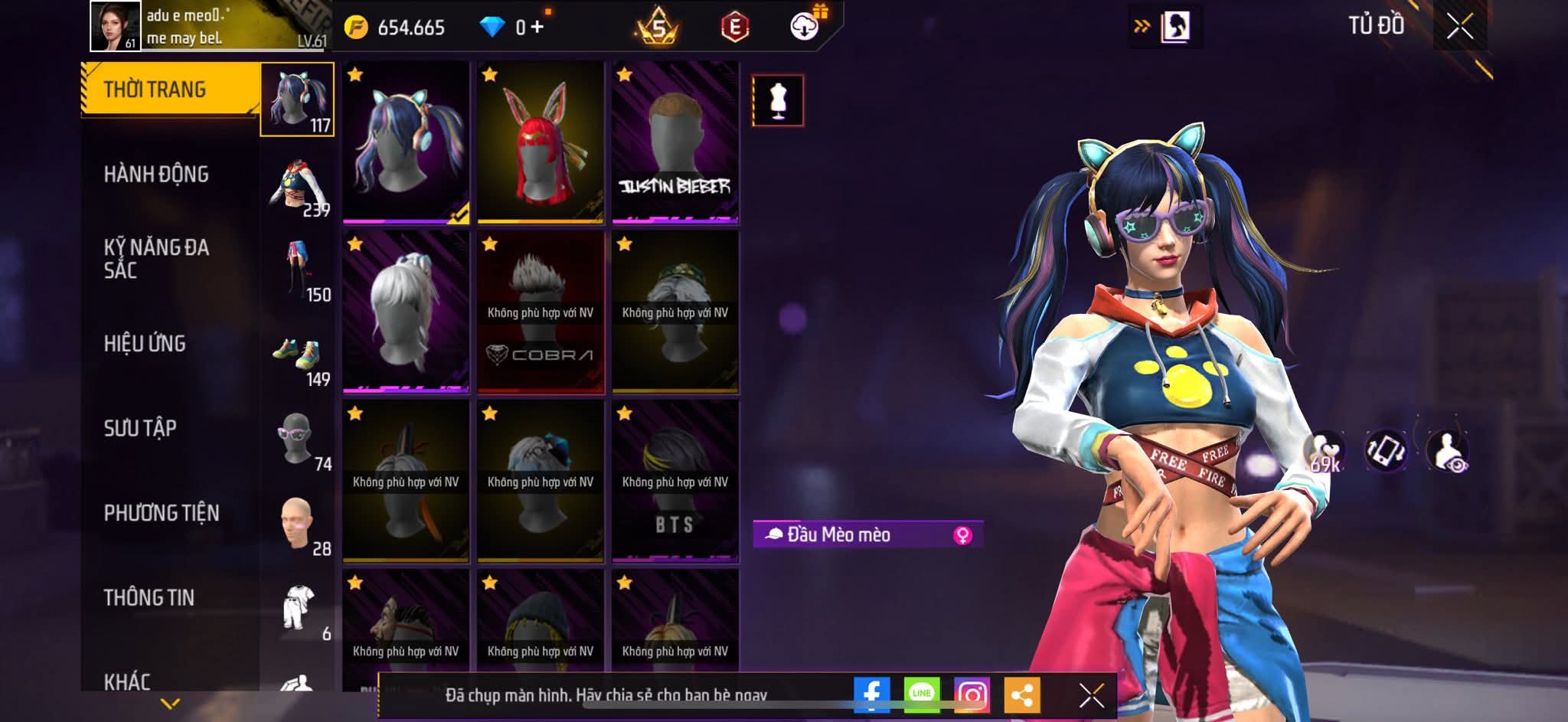Screen dimensions: 1568x722
Task: Click the mannequin outfit preset button
Action: click(778, 100)
